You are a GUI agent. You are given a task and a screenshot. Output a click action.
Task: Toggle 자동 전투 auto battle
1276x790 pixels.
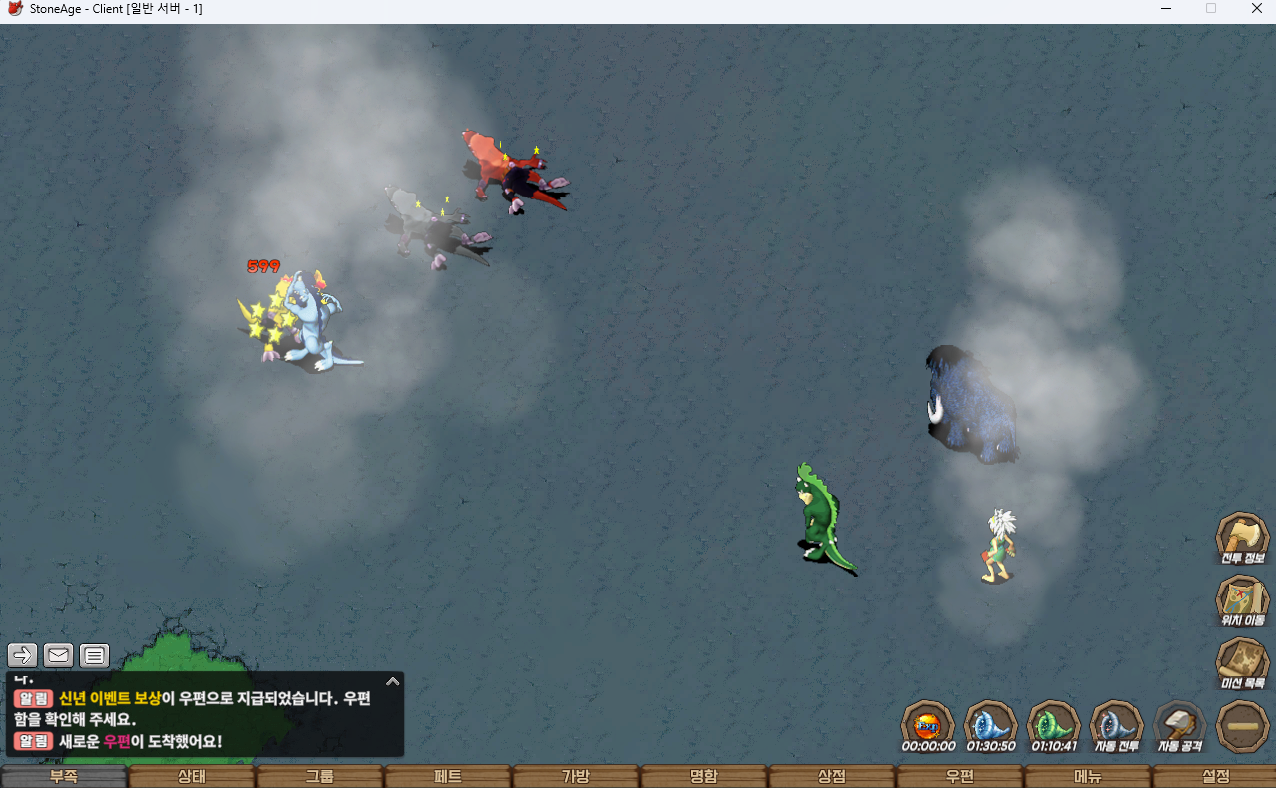pos(1116,724)
